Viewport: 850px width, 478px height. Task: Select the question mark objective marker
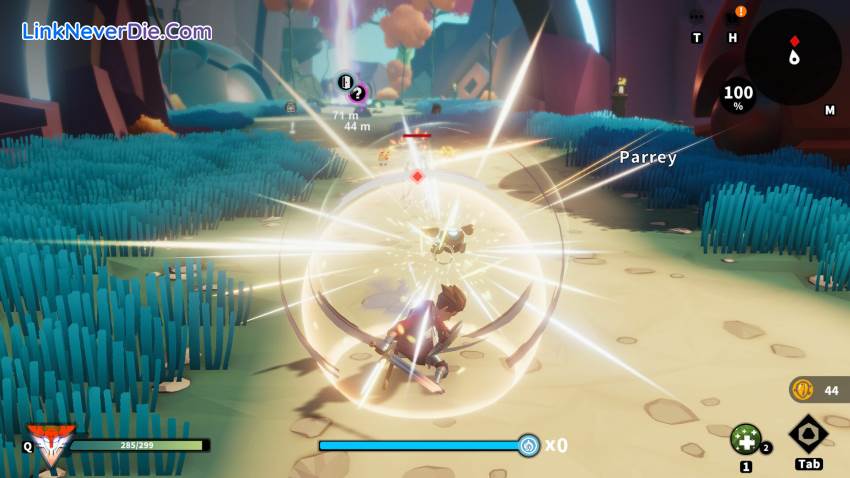pyautogui.click(x=357, y=93)
